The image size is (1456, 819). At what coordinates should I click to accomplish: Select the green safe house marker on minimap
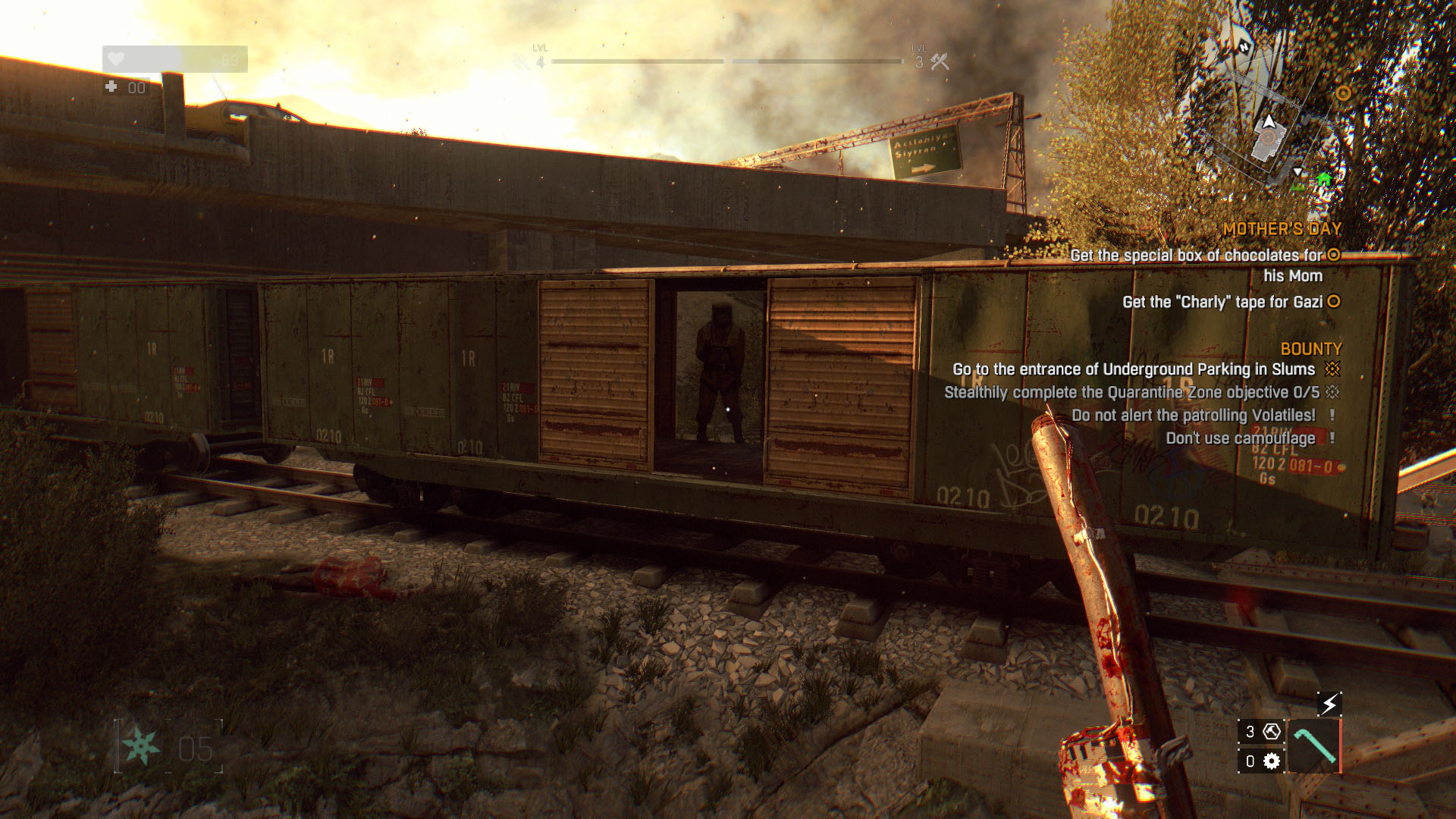[x=1324, y=180]
